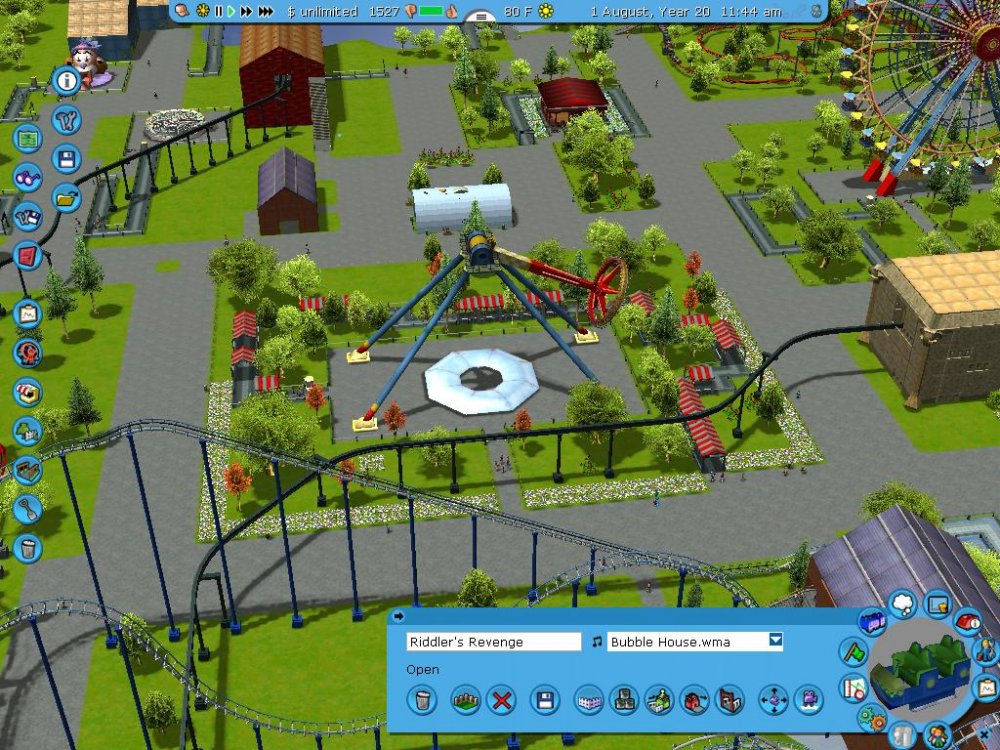Open the sunglasses view options icon
This screenshot has width=1000, height=750.
pyautogui.click(x=28, y=177)
